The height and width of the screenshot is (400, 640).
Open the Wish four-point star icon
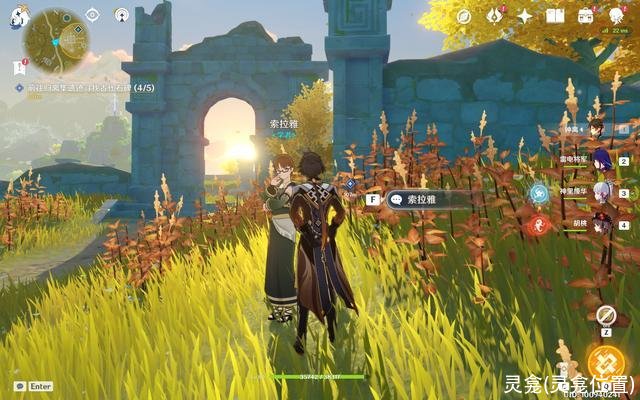[525, 16]
